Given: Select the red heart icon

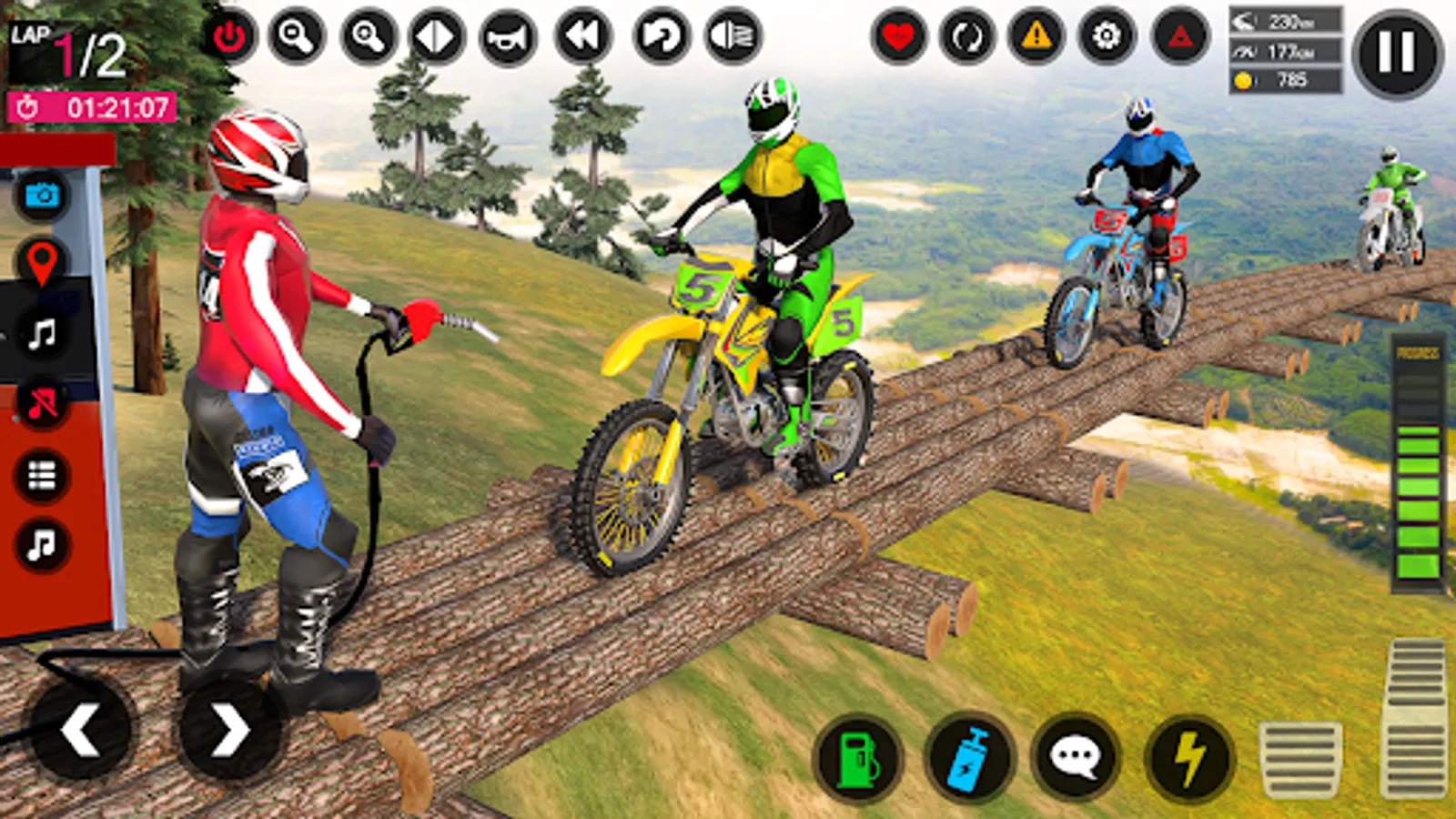Looking at the screenshot, I should point(898,37).
